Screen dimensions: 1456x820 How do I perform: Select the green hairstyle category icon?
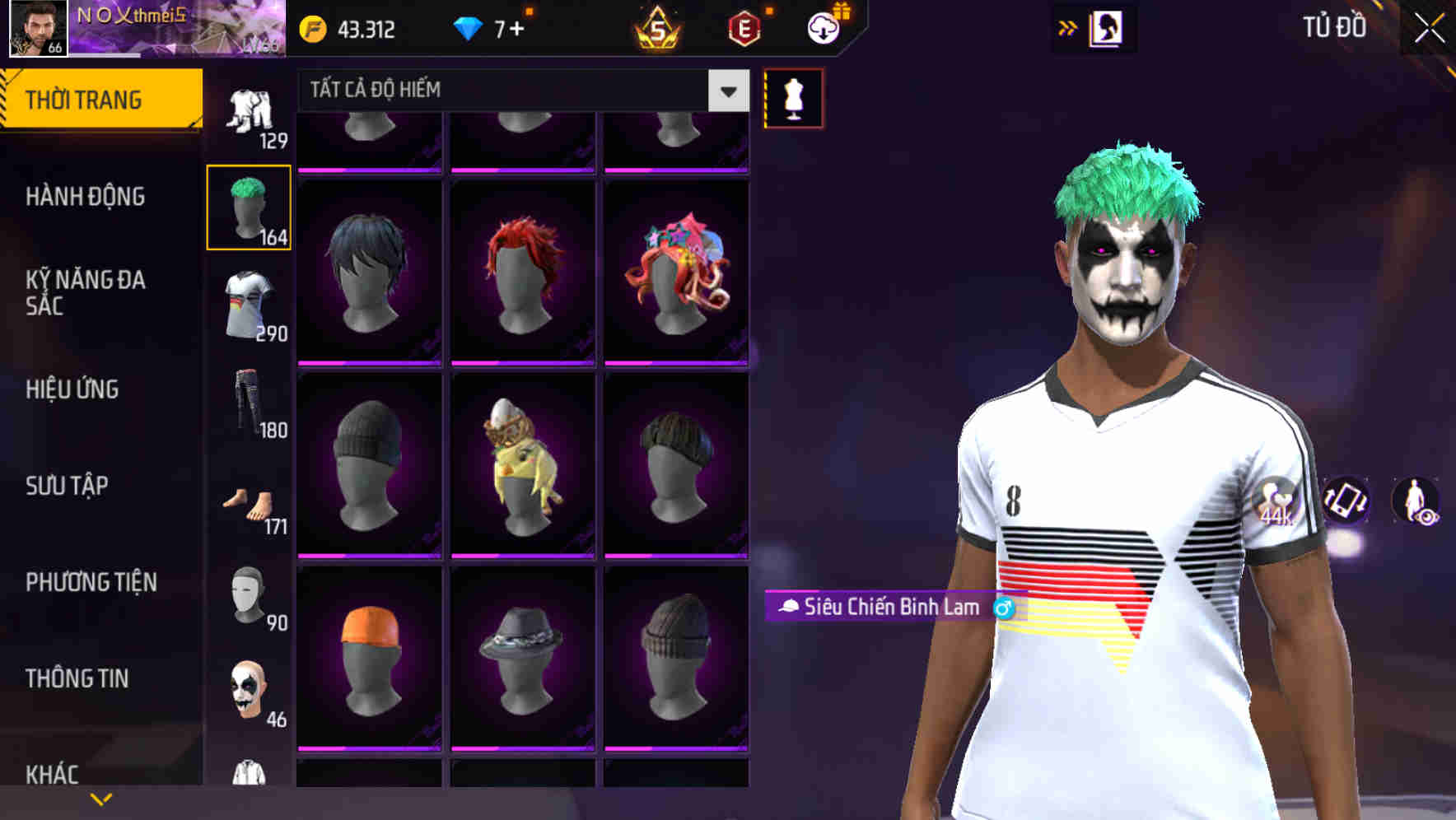tap(249, 204)
